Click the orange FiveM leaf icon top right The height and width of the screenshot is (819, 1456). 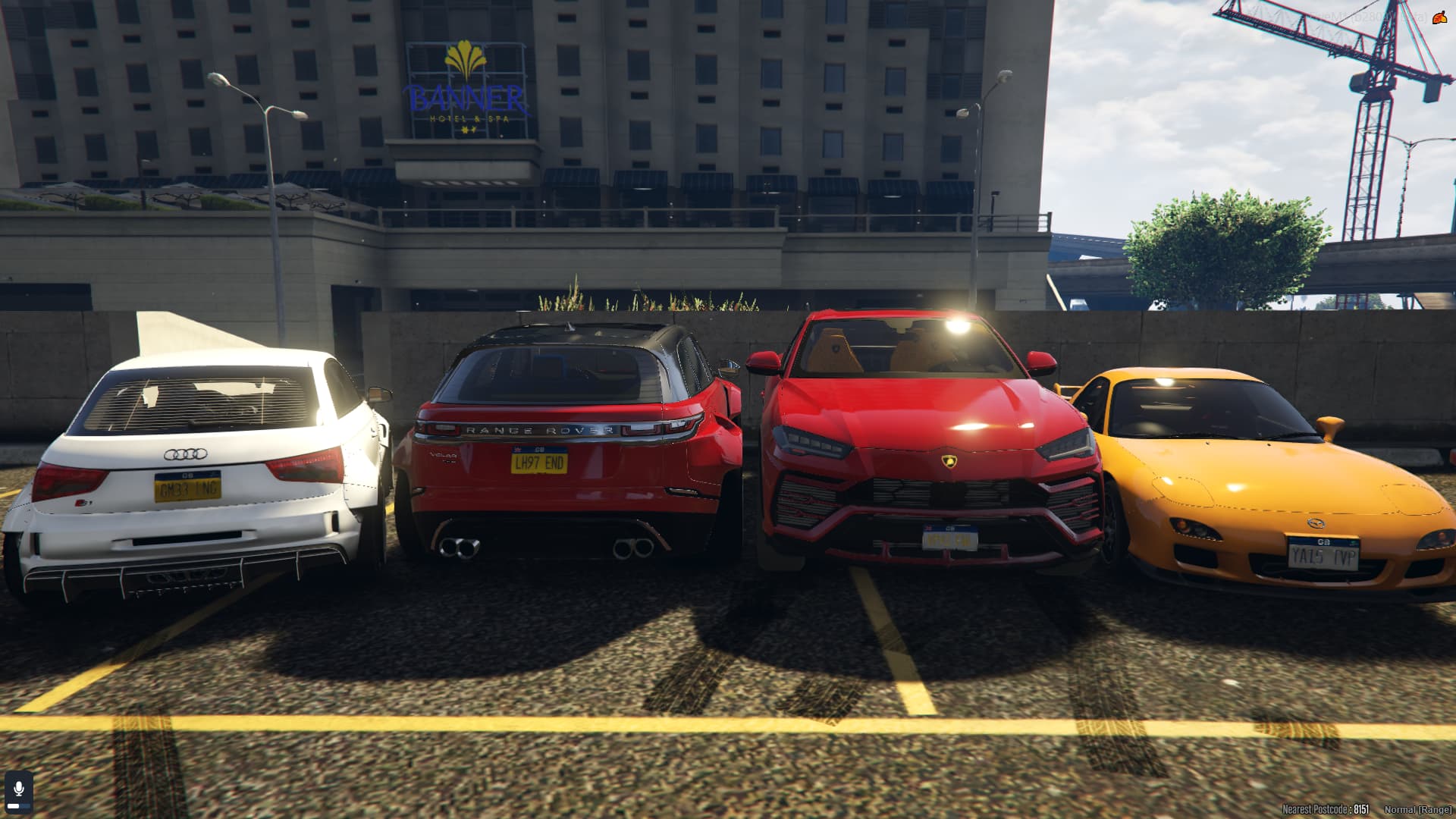point(1442,19)
